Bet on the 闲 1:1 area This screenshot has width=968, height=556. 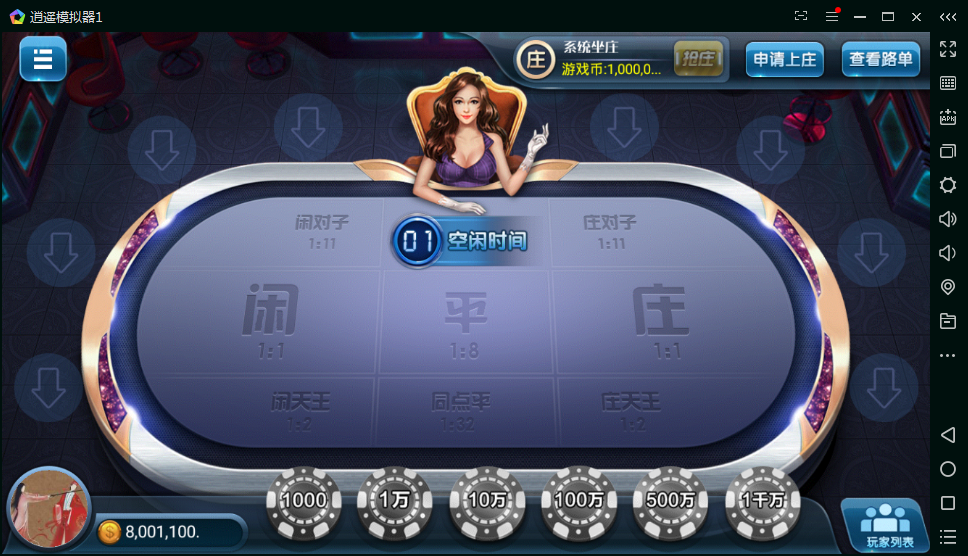pyautogui.click(x=270, y=320)
